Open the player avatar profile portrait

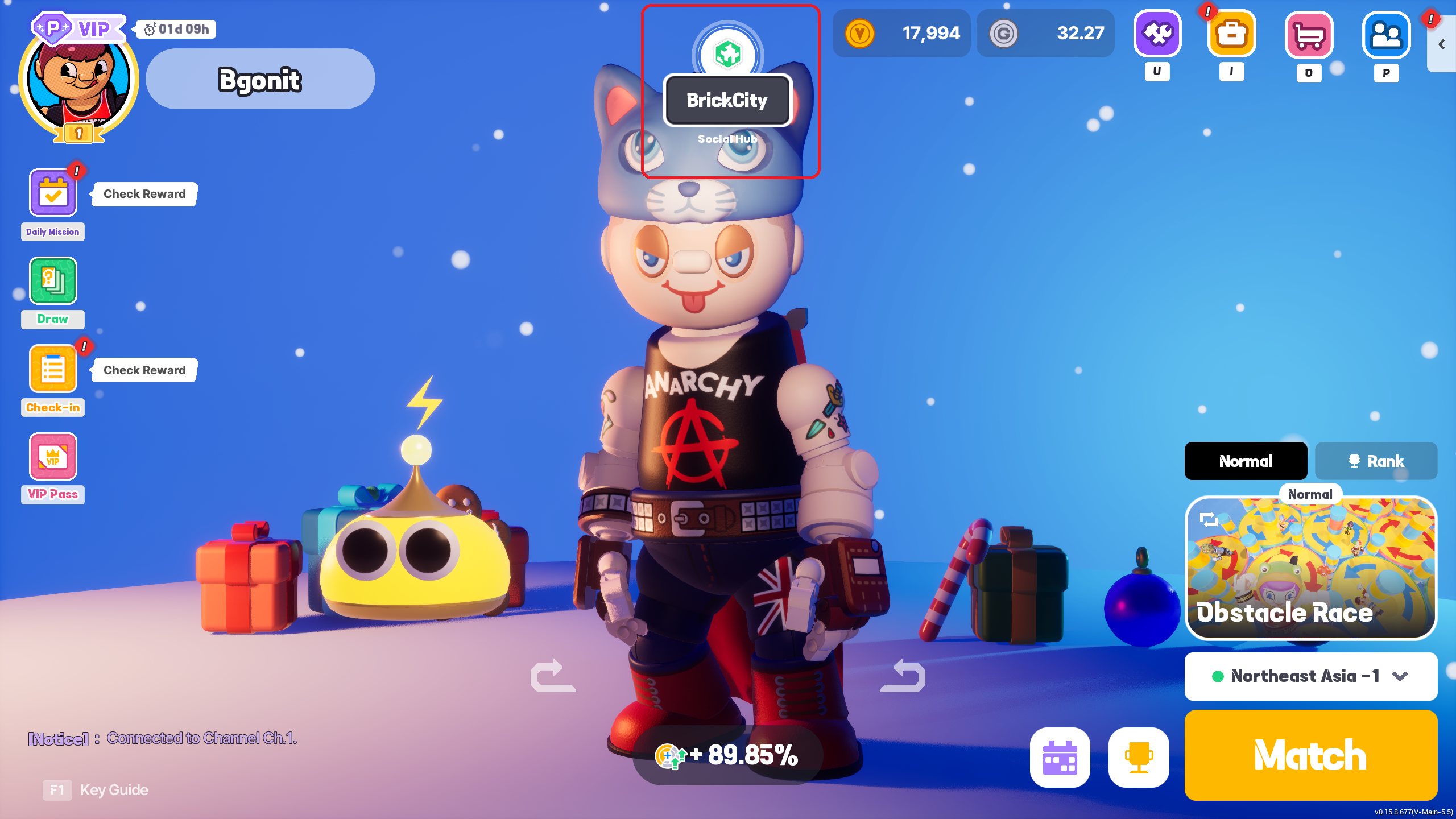pyautogui.click(x=78, y=81)
